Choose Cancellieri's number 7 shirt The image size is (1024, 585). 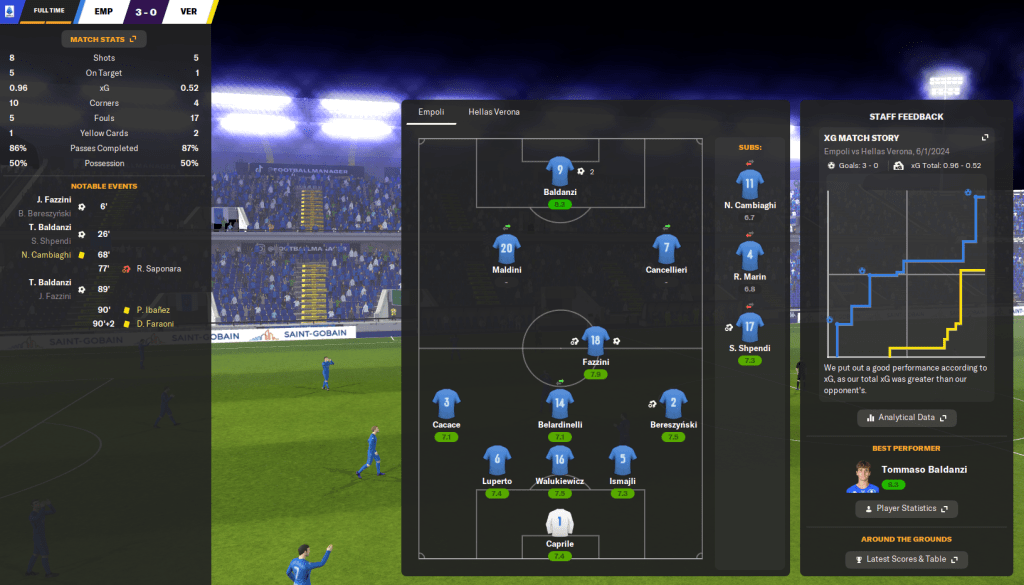667,248
